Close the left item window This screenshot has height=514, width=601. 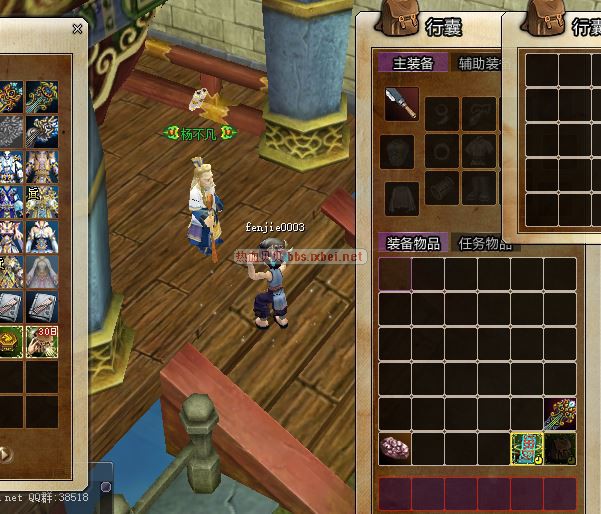click(77, 30)
